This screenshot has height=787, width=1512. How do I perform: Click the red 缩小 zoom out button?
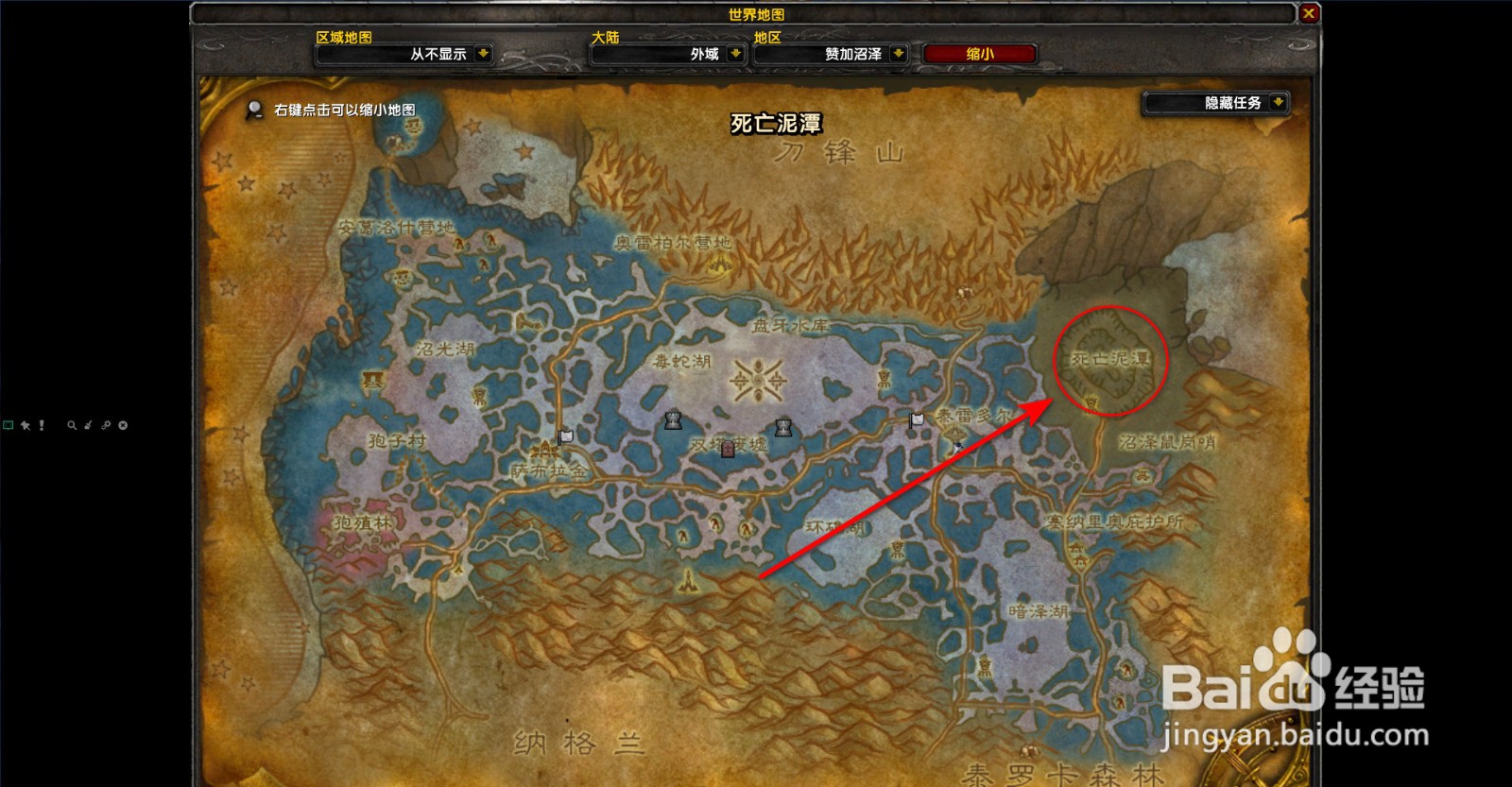pos(979,54)
